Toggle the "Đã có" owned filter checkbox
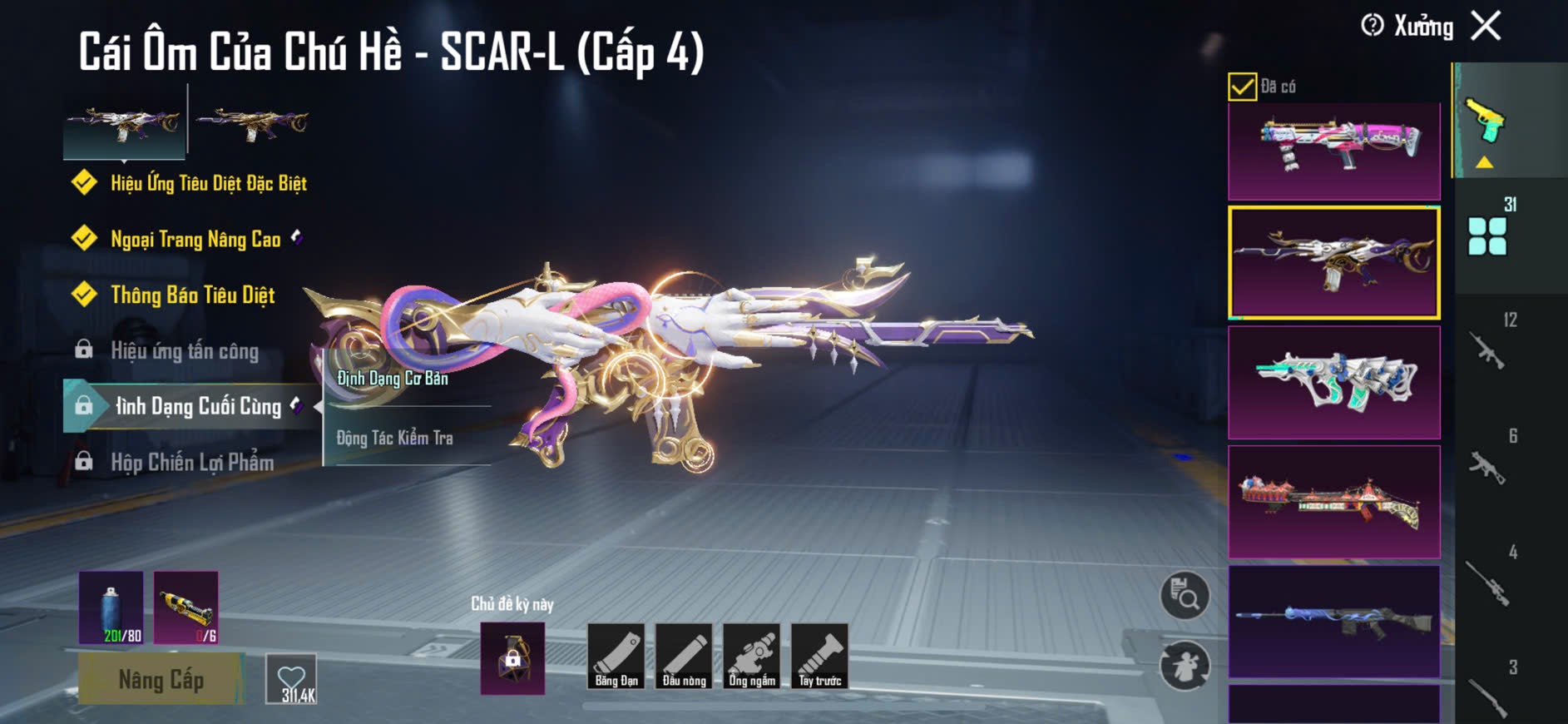The height and width of the screenshot is (724, 1568). point(1242,87)
